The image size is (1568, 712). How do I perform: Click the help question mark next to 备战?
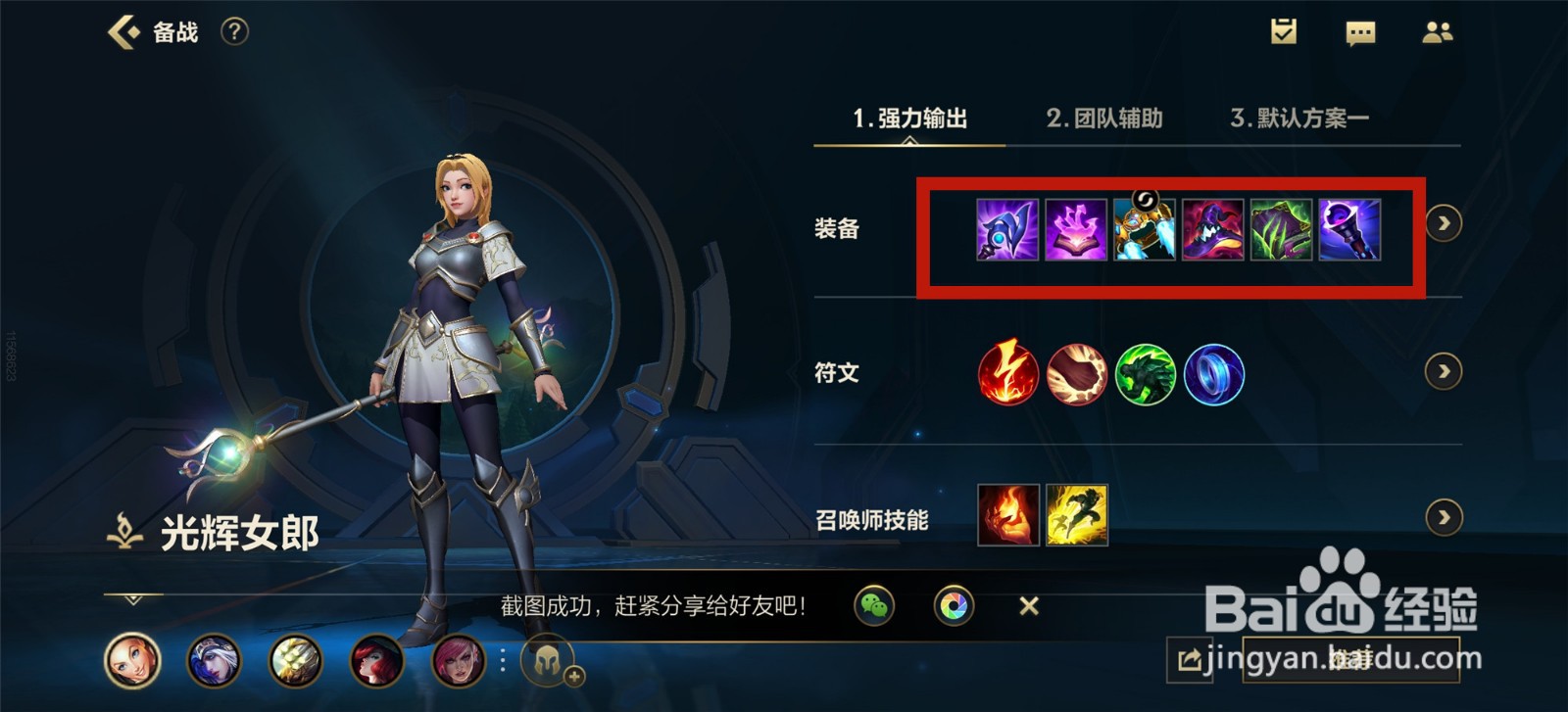tap(232, 30)
